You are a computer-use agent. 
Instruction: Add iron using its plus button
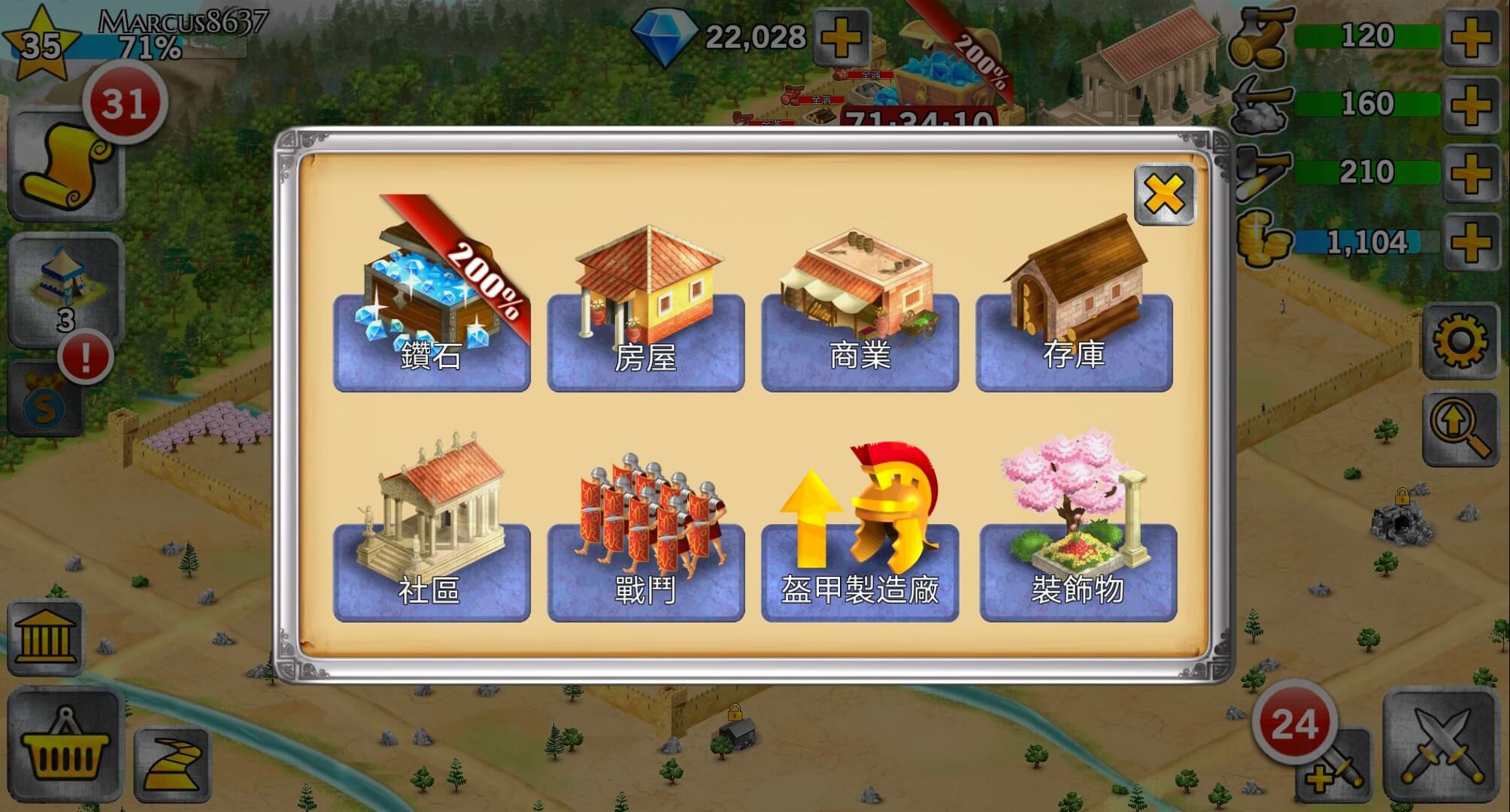1470,173
